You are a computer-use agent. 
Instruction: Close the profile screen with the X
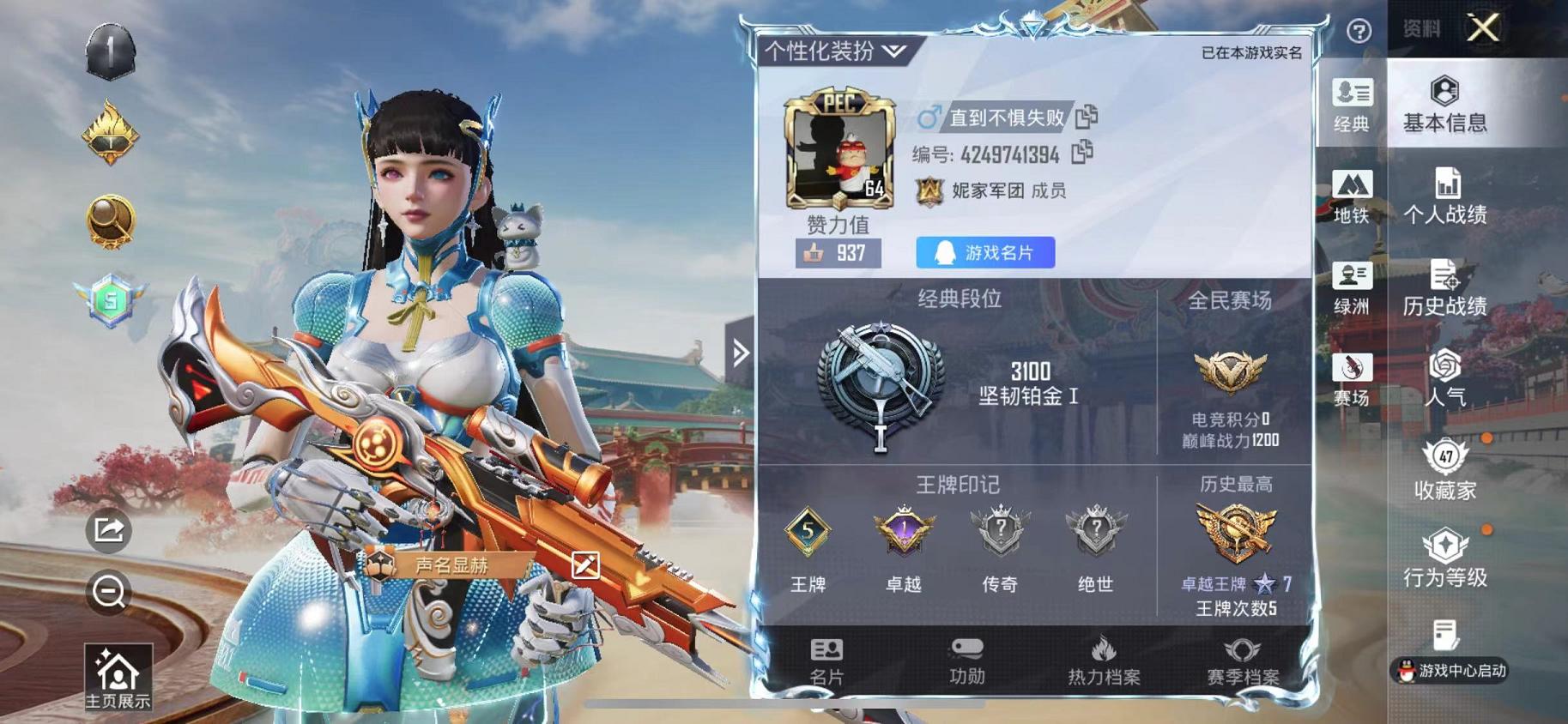pyautogui.click(x=1482, y=28)
